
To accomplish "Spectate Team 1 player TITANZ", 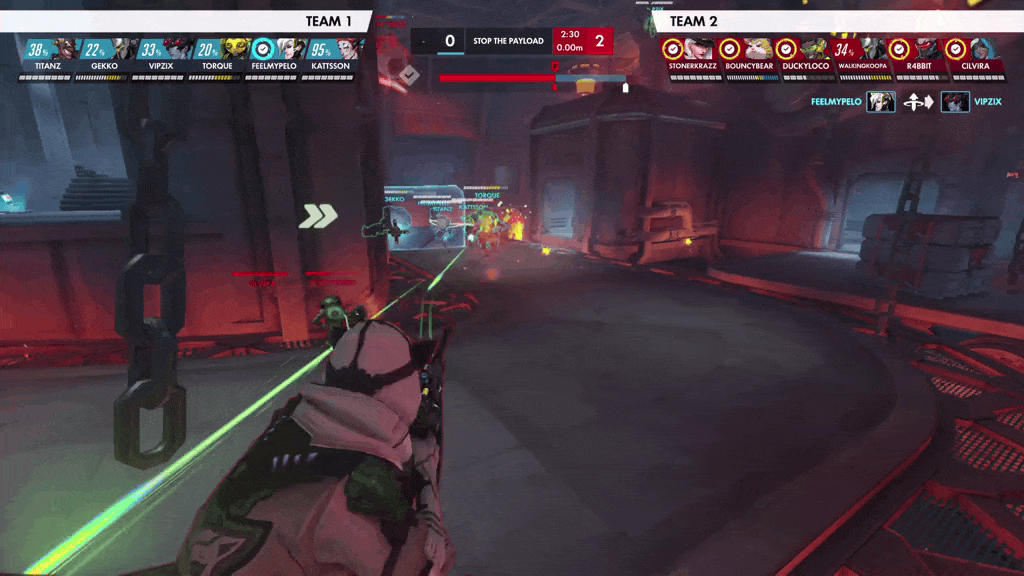I will (48, 52).
